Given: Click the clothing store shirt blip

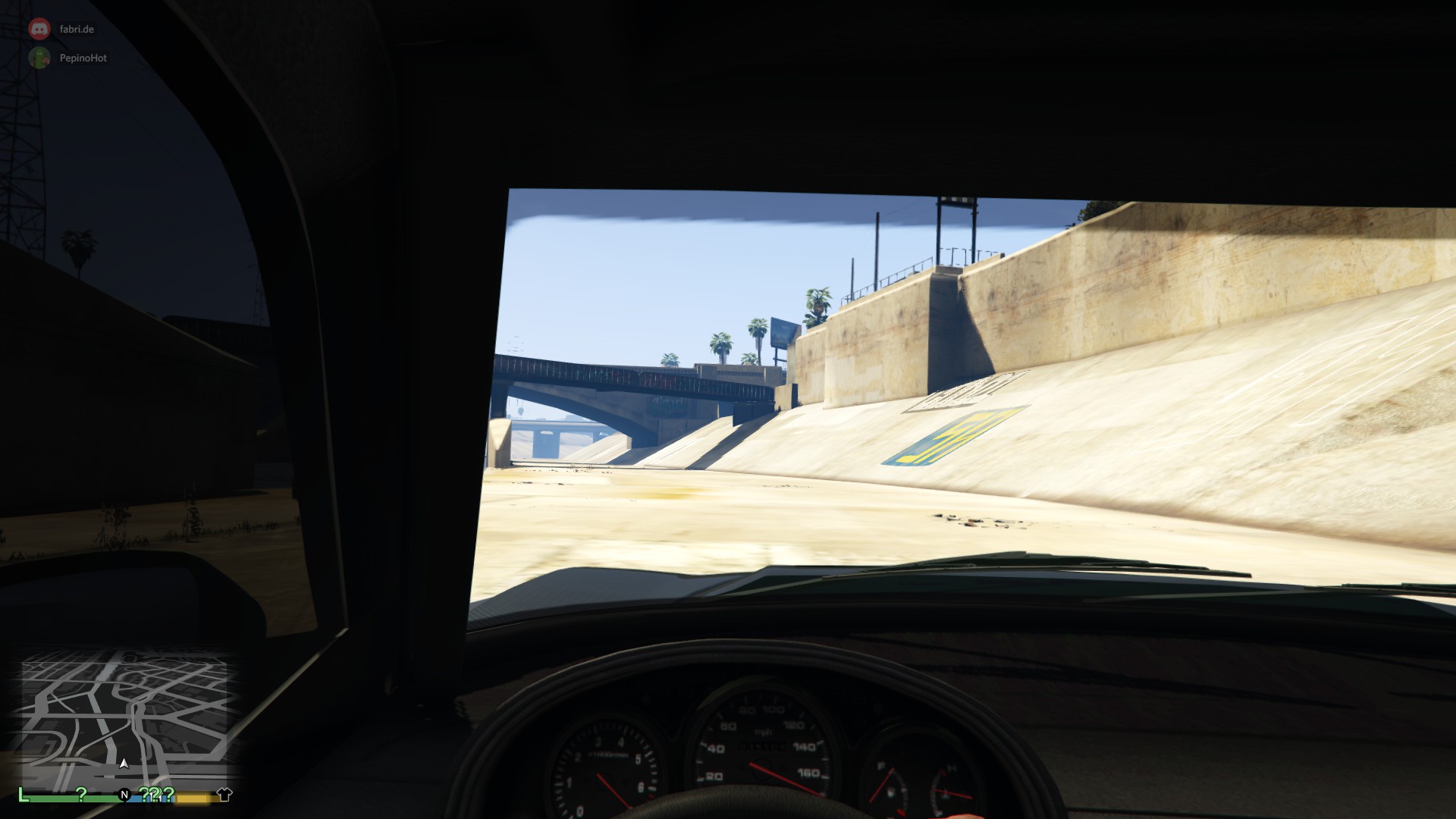Looking at the screenshot, I should click(224, 795).
